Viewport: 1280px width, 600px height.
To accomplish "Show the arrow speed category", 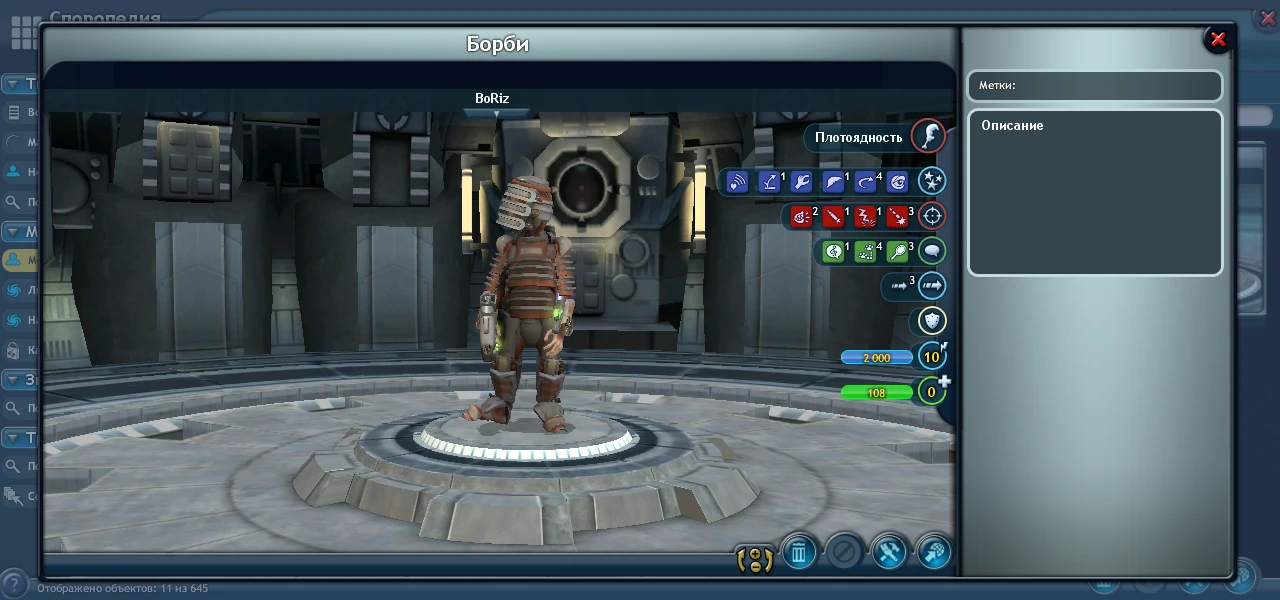I will pos(932,286).
